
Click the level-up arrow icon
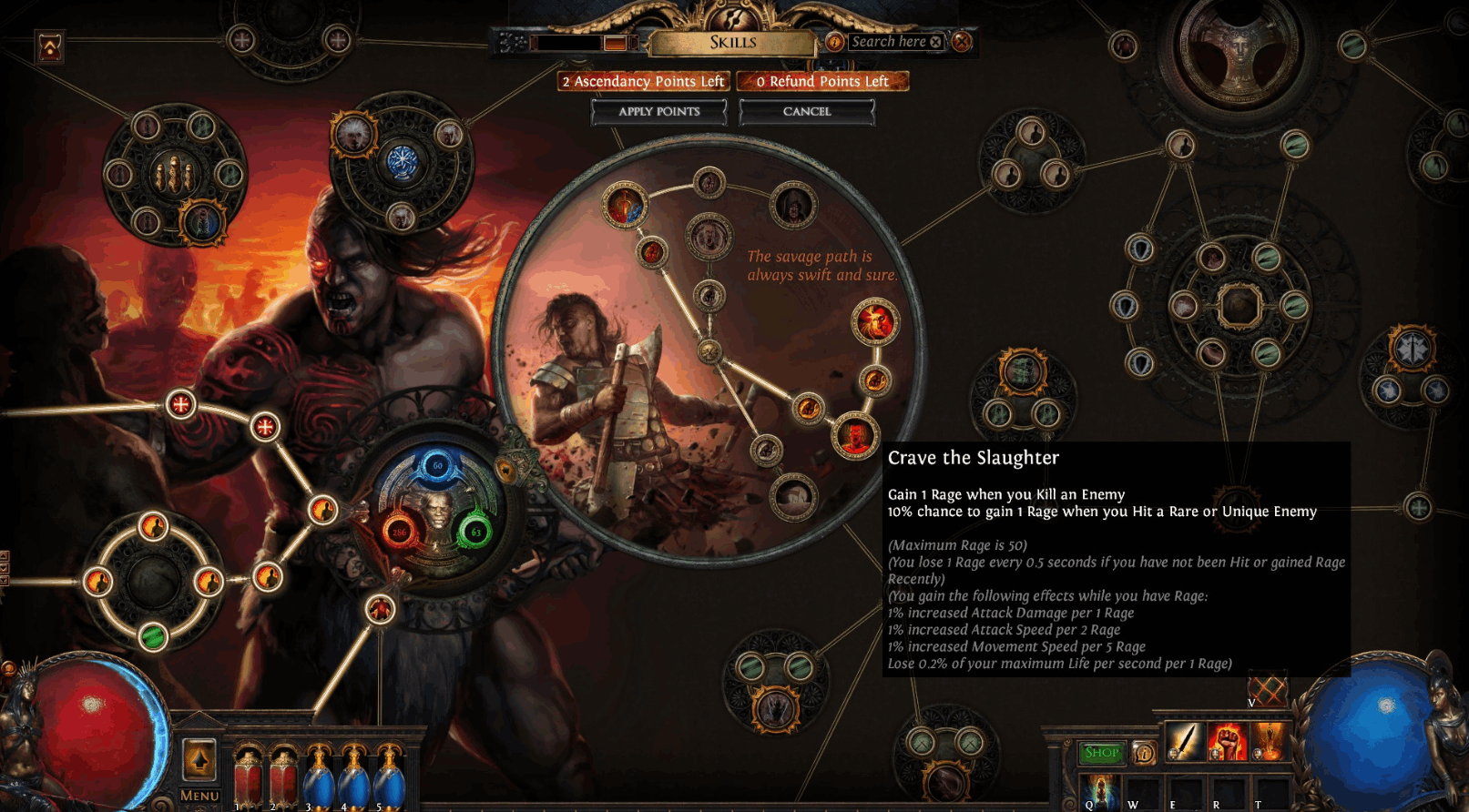[x=199, y=757]
